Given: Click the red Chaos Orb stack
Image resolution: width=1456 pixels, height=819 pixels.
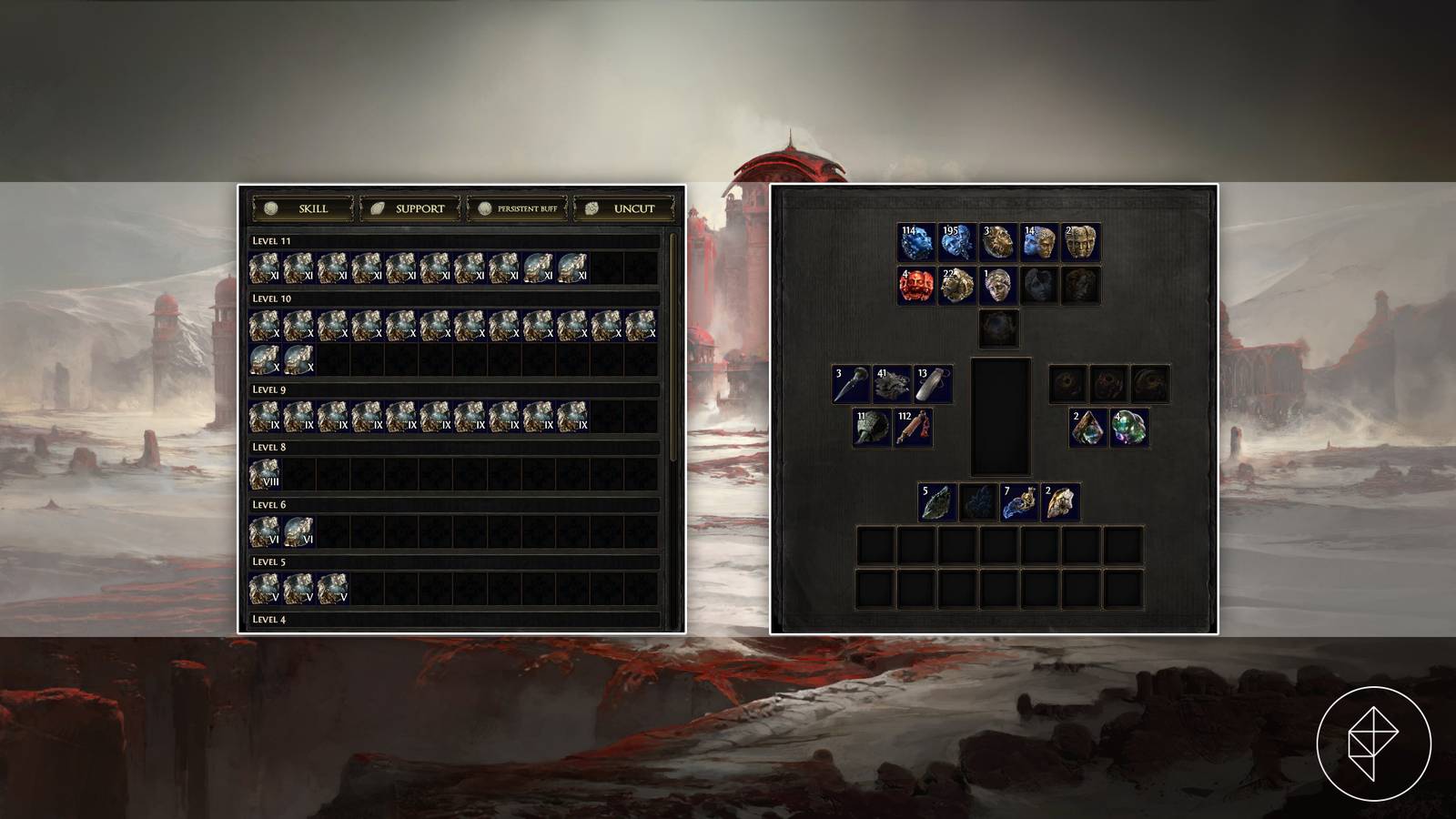Looking at the screenshot, I should (915, 284).
